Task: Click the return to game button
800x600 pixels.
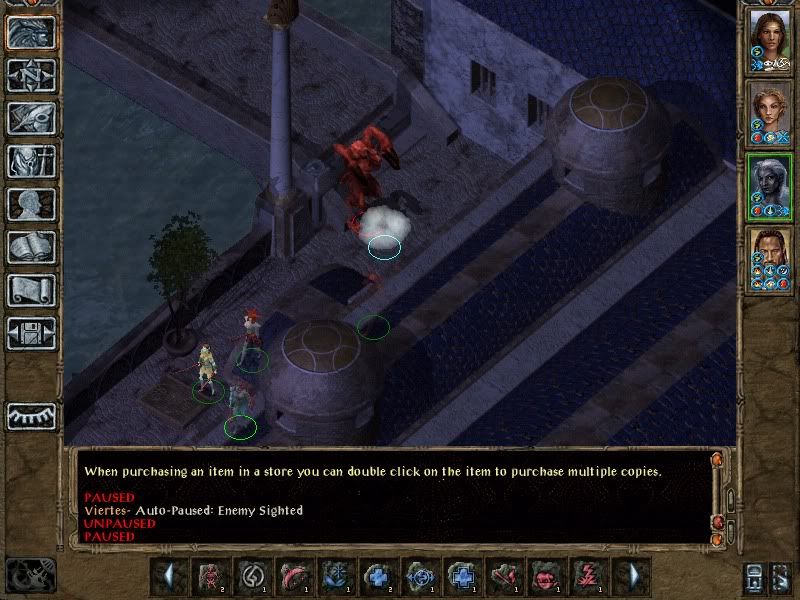Action: [31, 32]
